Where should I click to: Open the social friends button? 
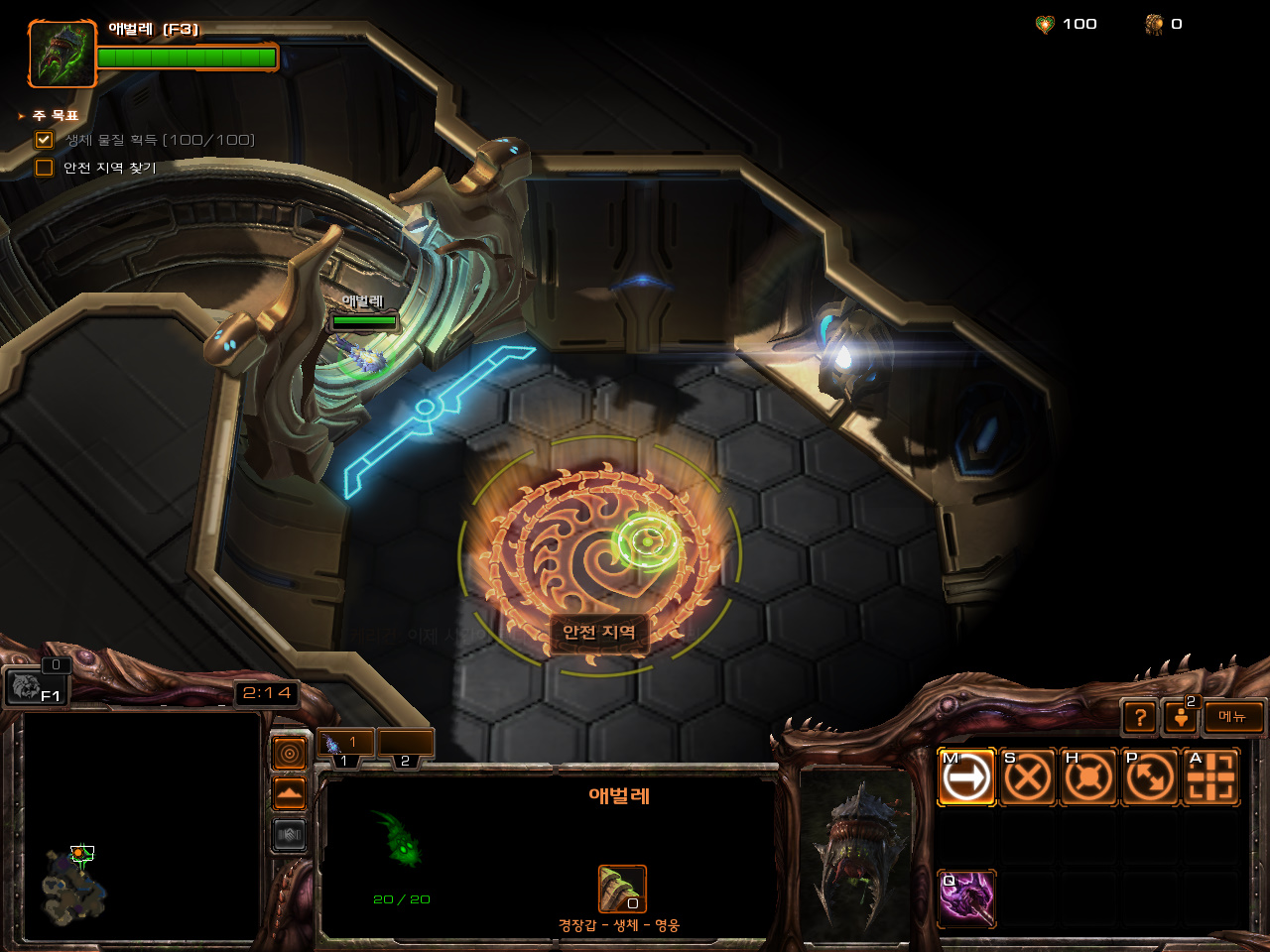click(x=1181, y=716)
